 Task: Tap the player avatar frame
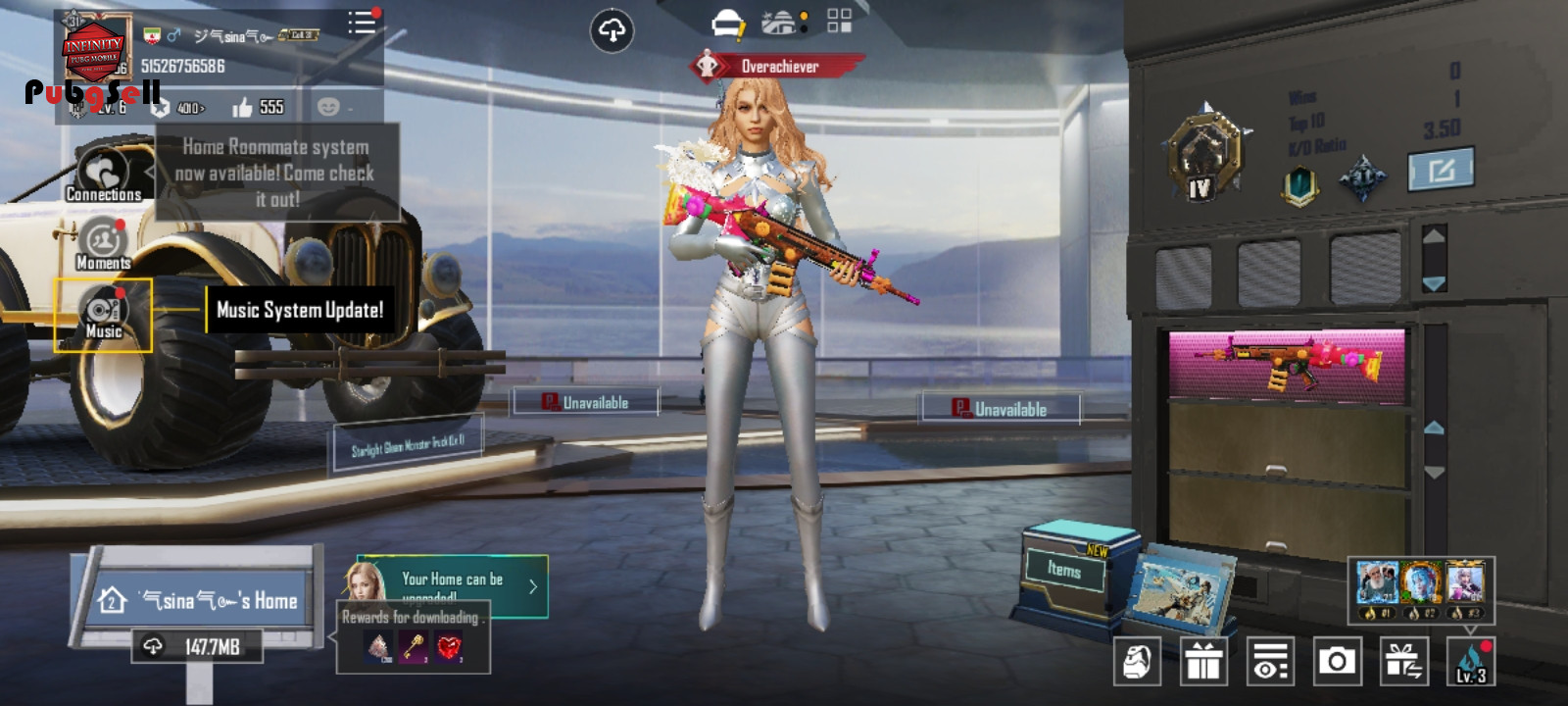(x=95, y=49)
